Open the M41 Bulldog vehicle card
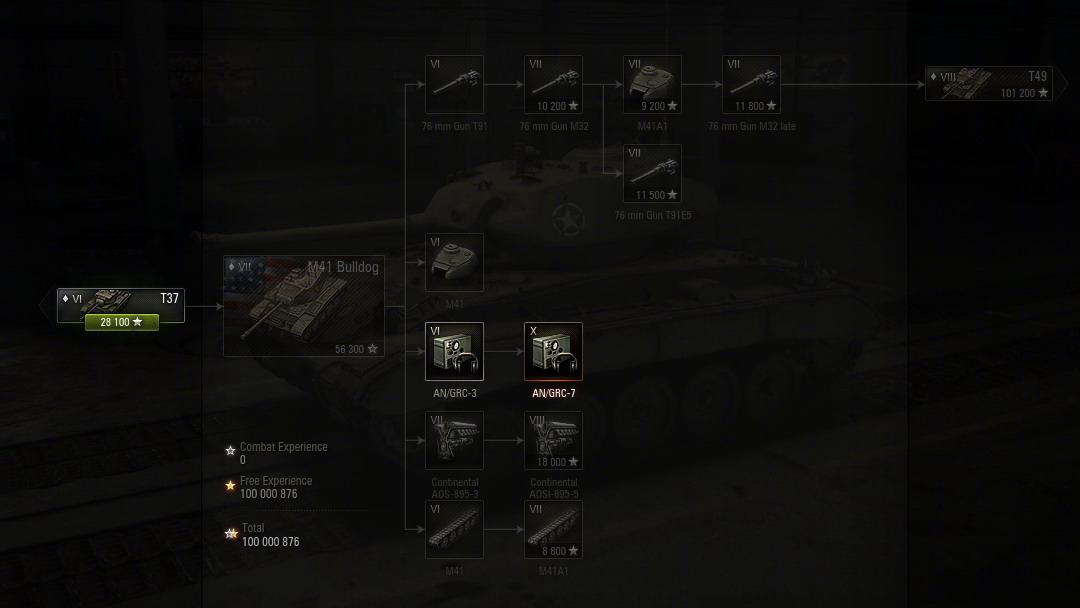This screenshot has height=608, width=1080. point(304,306)
